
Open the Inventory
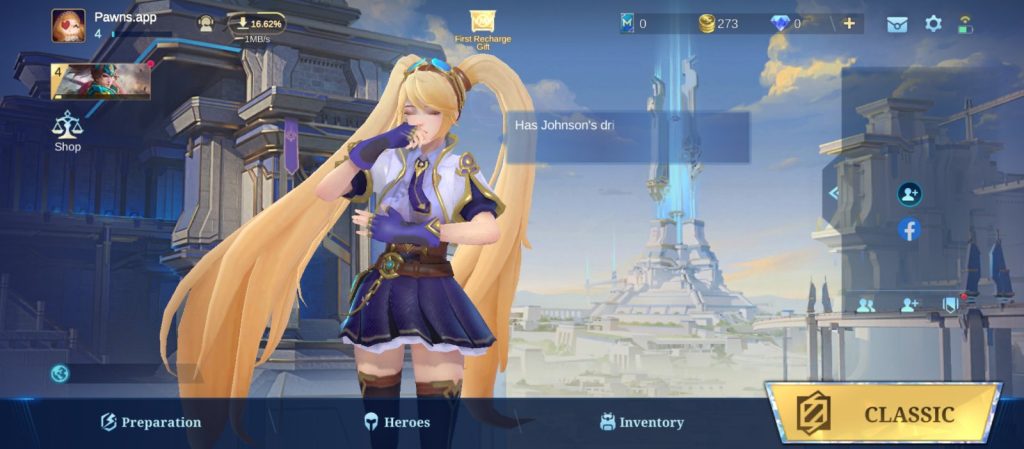pos(641,422)
